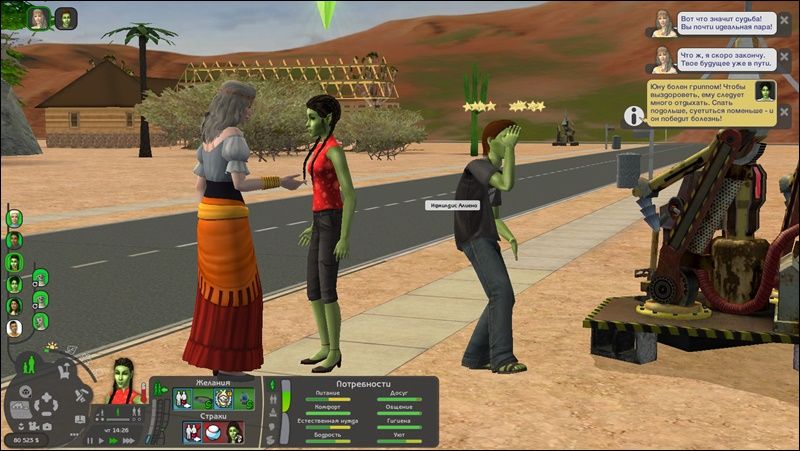800x451 pixels.
Task: Set game speed to normal play
Action: pyautogui.click(x=101, y=440)
